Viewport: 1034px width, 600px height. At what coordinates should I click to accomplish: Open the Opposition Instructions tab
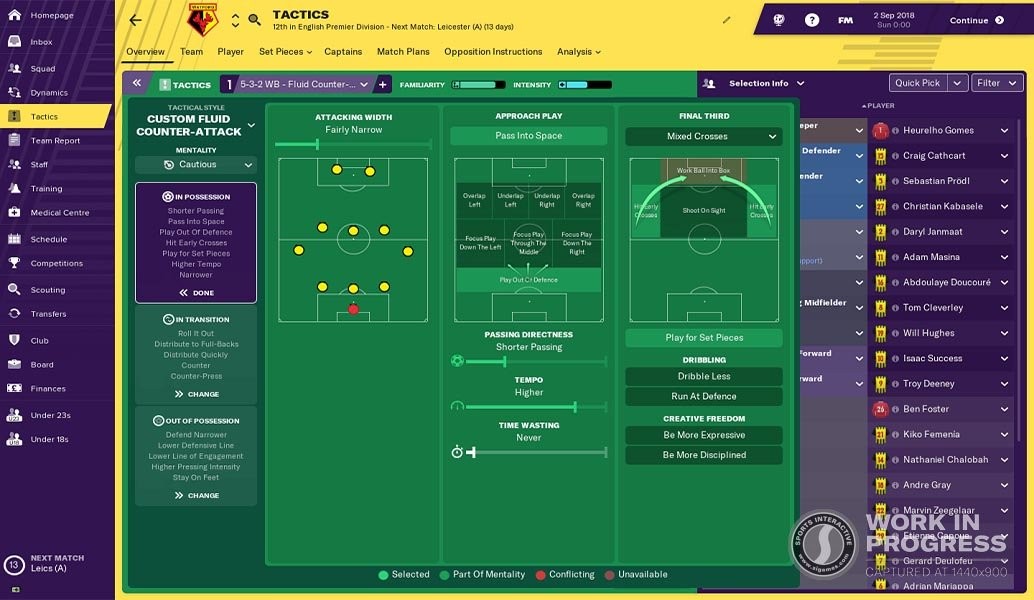pos(493,52)
